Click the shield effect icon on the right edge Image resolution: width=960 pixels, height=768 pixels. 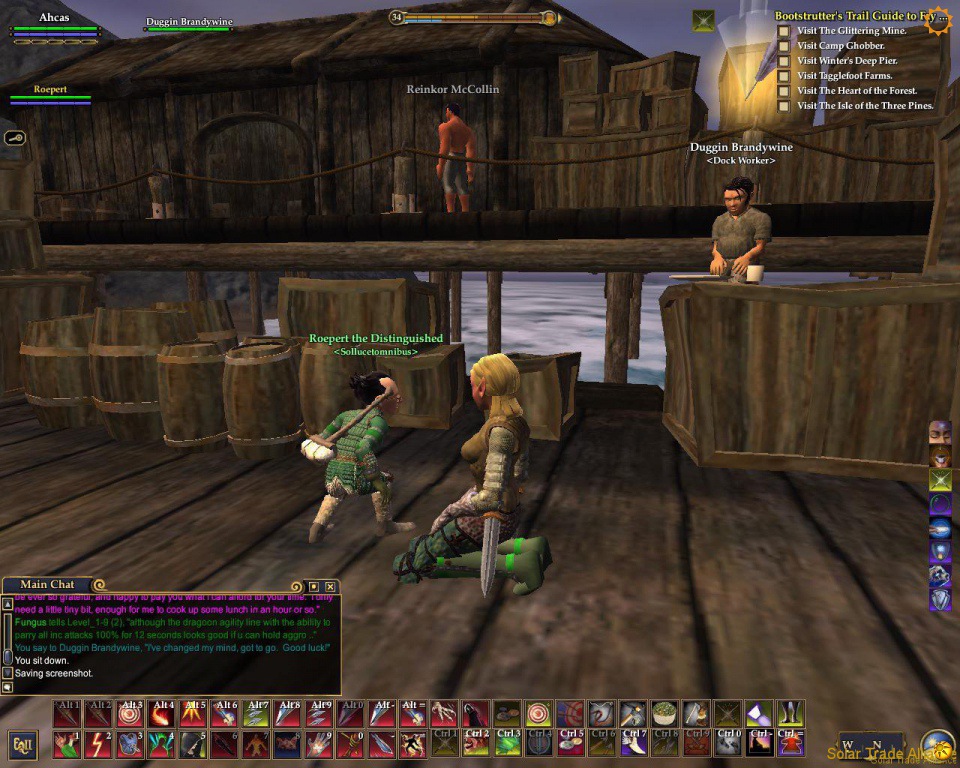940,600
